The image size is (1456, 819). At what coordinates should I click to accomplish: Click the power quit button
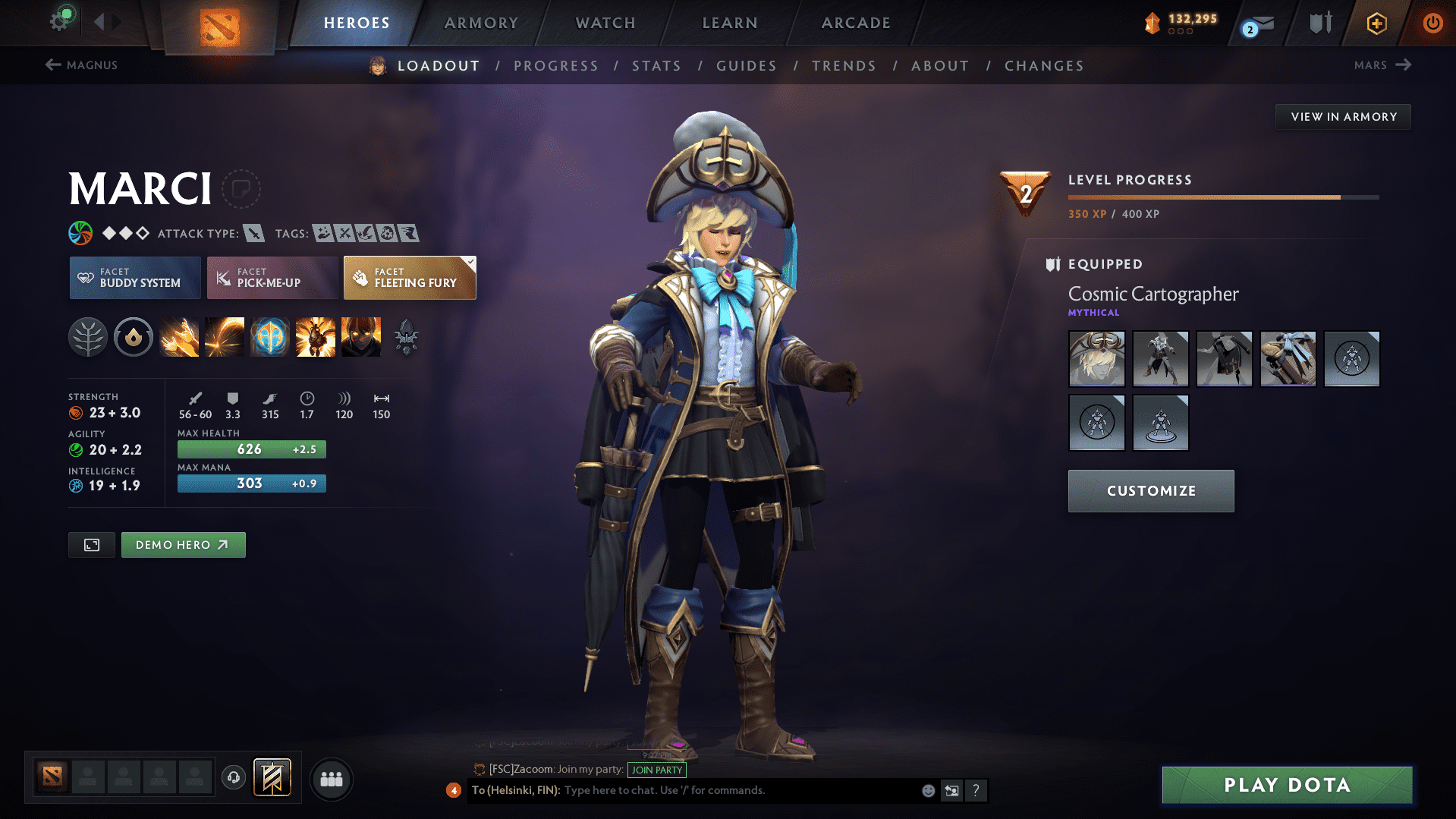[1432, 23]
